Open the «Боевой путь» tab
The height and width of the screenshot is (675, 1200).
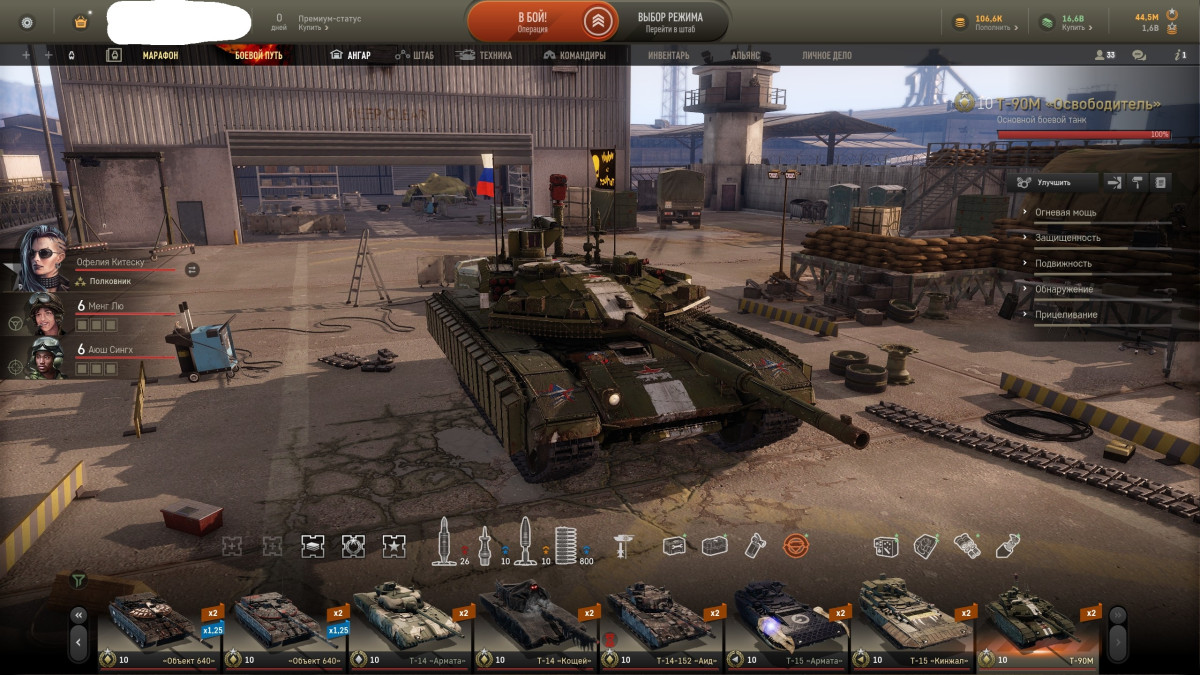(258, 56)
